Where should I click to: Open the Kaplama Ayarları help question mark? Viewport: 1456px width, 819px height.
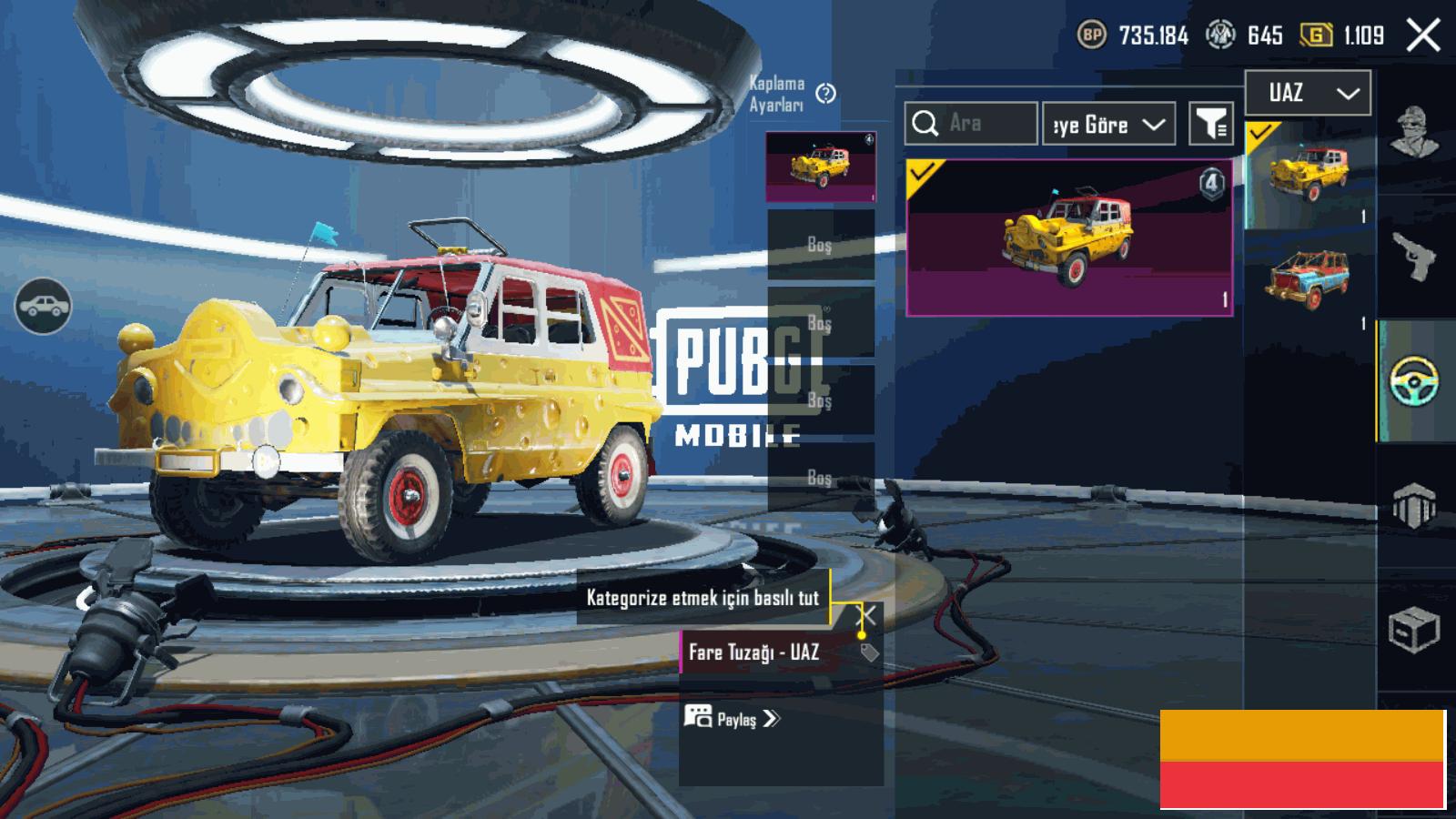click(x=825, y=93)
